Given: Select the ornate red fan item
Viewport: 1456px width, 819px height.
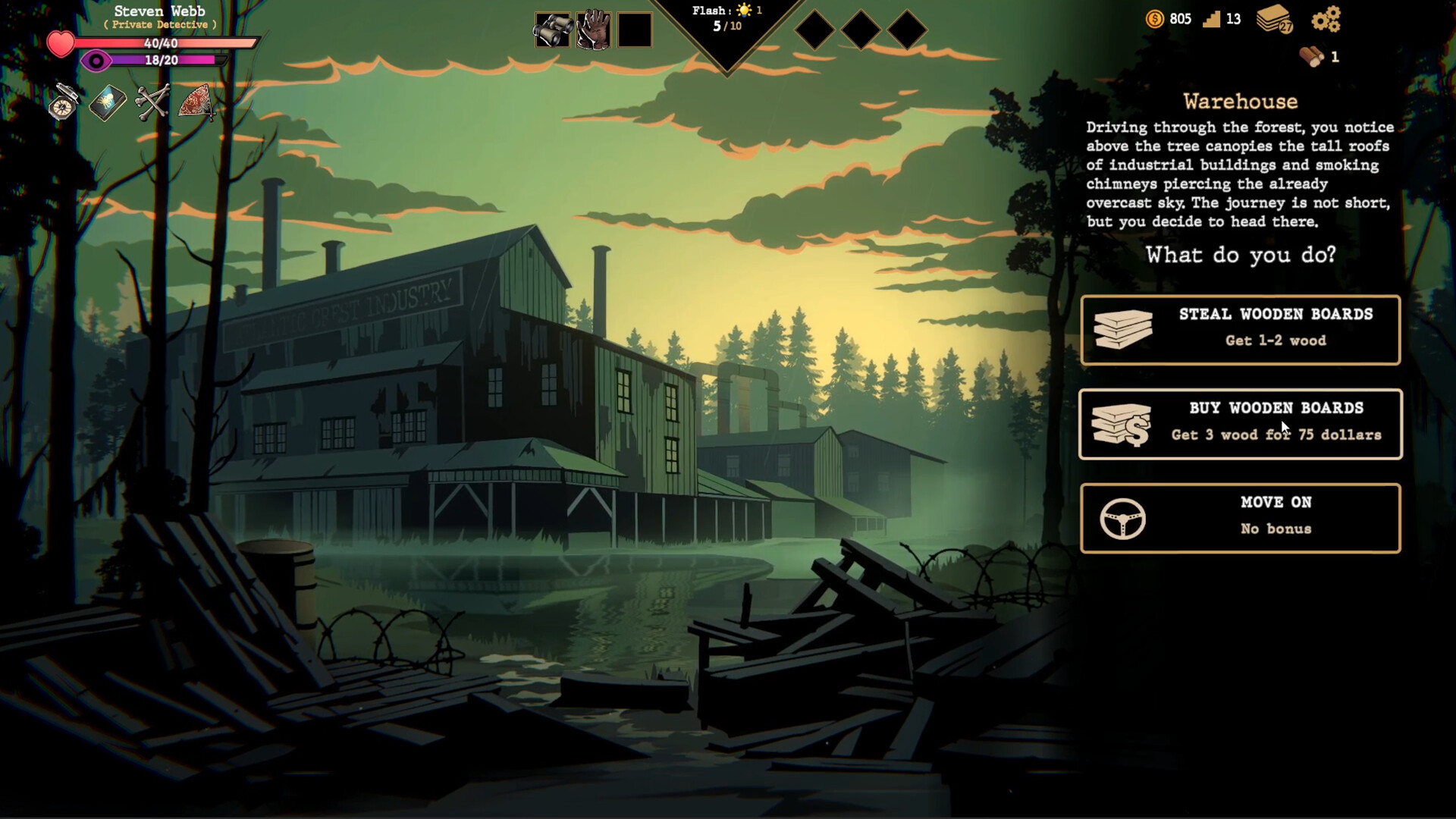Looking at the screenshot, I should (x=199, y=103).
